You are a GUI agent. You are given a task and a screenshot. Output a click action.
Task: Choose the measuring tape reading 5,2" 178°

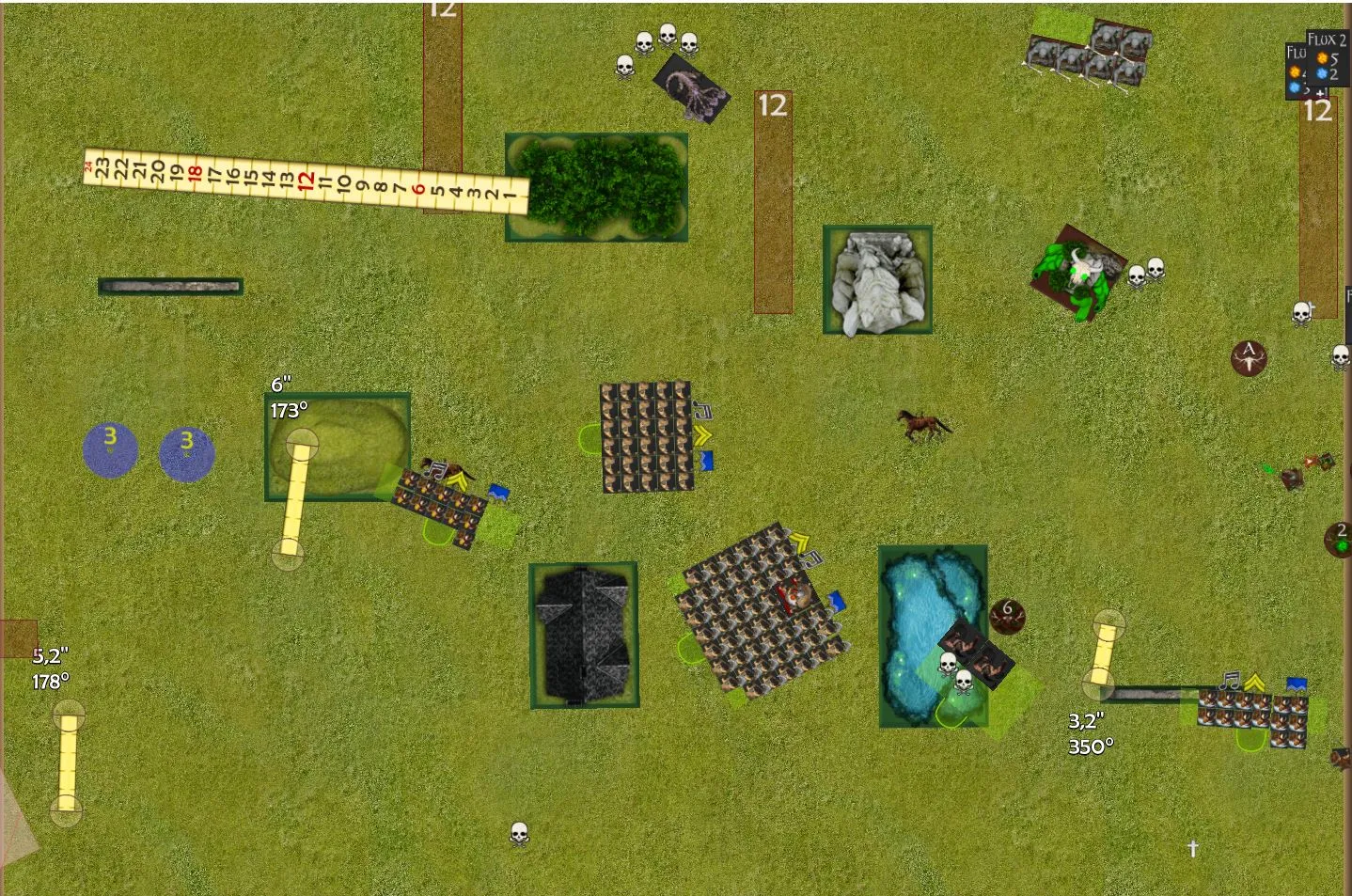(x=67, y=763)
